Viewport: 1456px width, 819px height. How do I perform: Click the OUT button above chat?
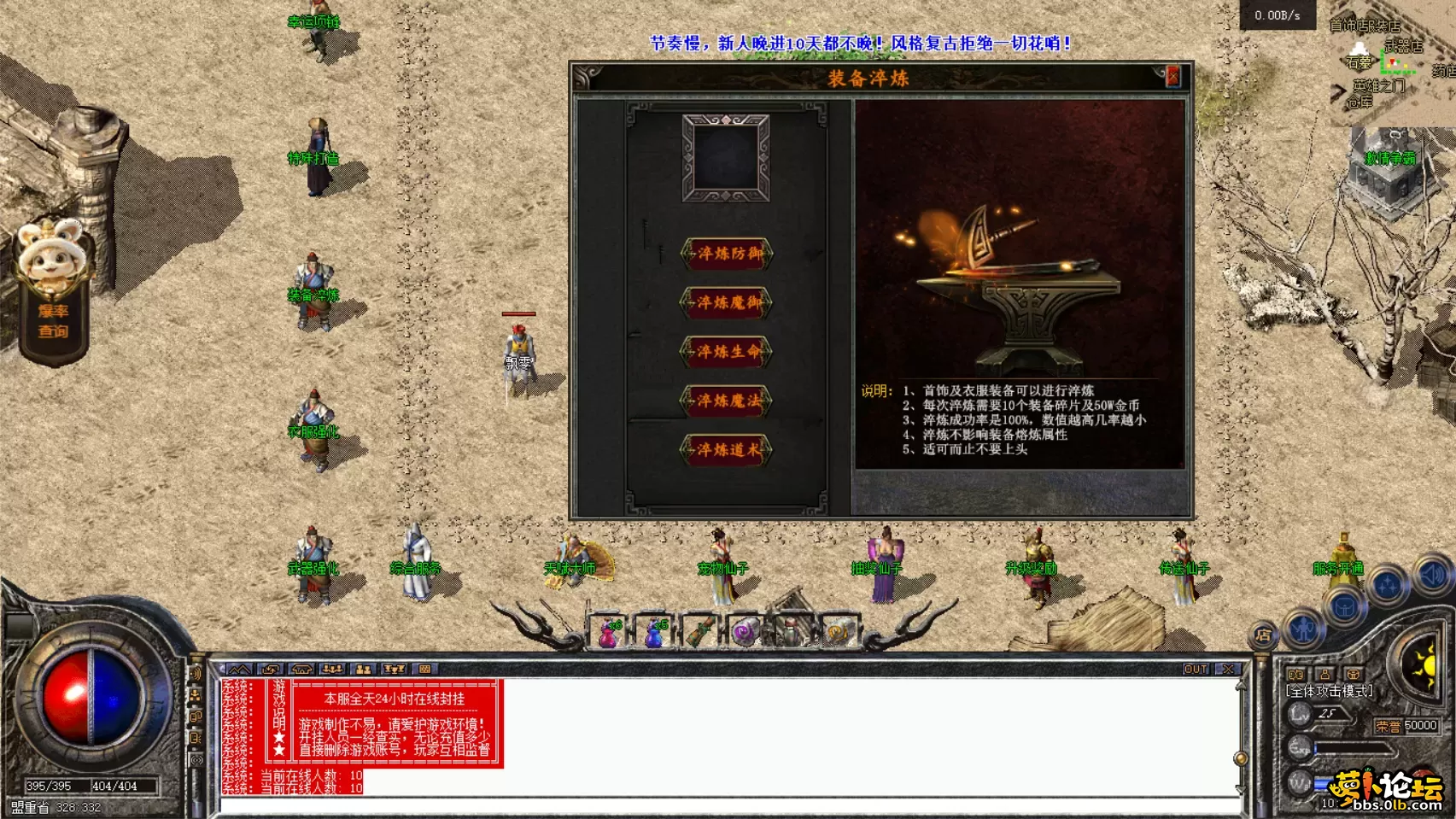[1196, 670]
